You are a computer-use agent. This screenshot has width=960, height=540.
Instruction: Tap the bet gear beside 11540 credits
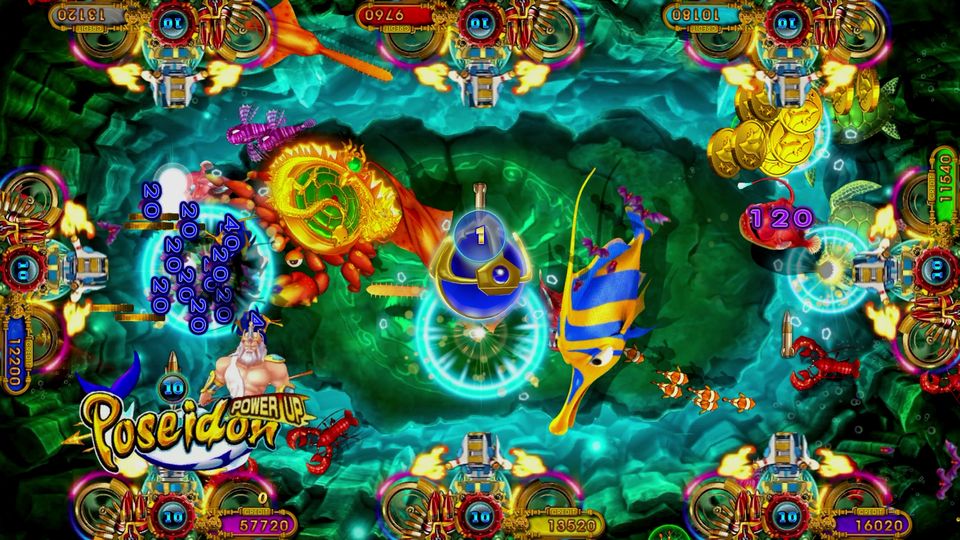[937, 267]
